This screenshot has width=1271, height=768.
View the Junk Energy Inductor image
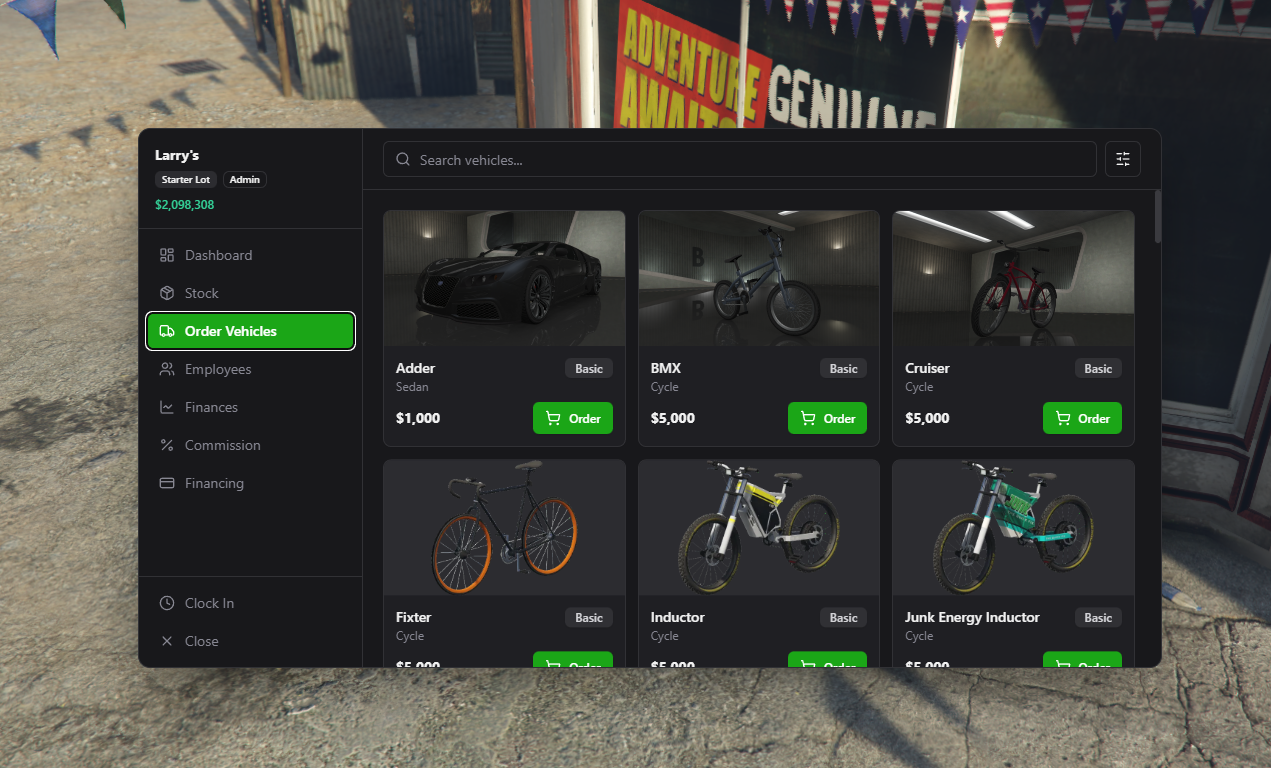click(x=1013, y=528)
